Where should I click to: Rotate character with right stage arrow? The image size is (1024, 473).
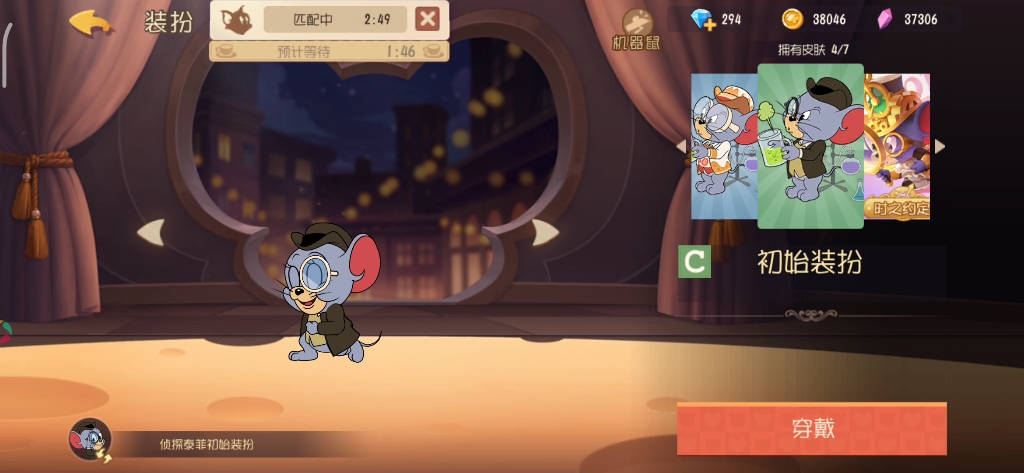545,233
